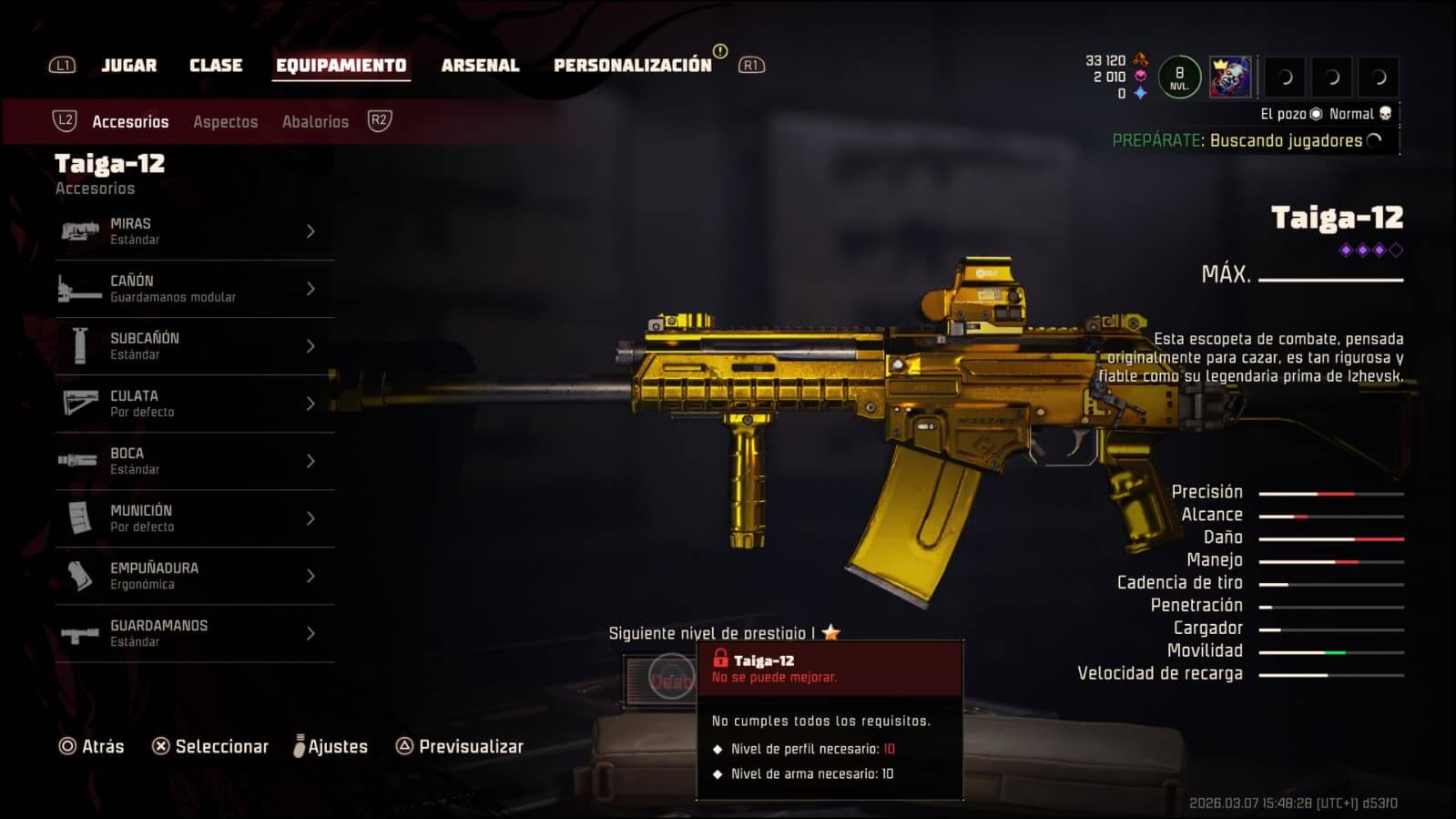Switch to the CLASE tab
This screenshot has height=819, width=1456.
point(216,66)
